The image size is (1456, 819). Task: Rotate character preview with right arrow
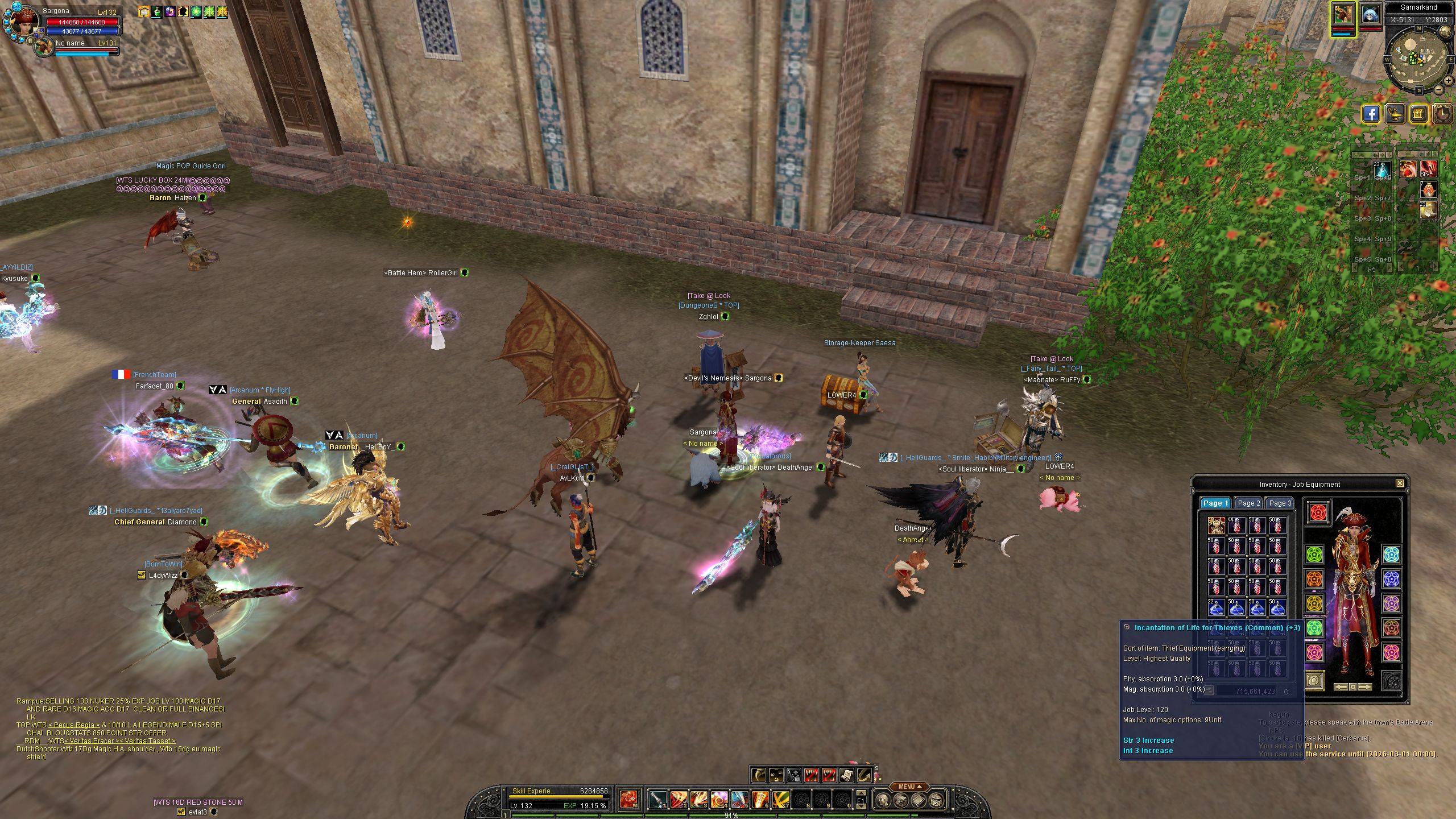pos(1364,687)
